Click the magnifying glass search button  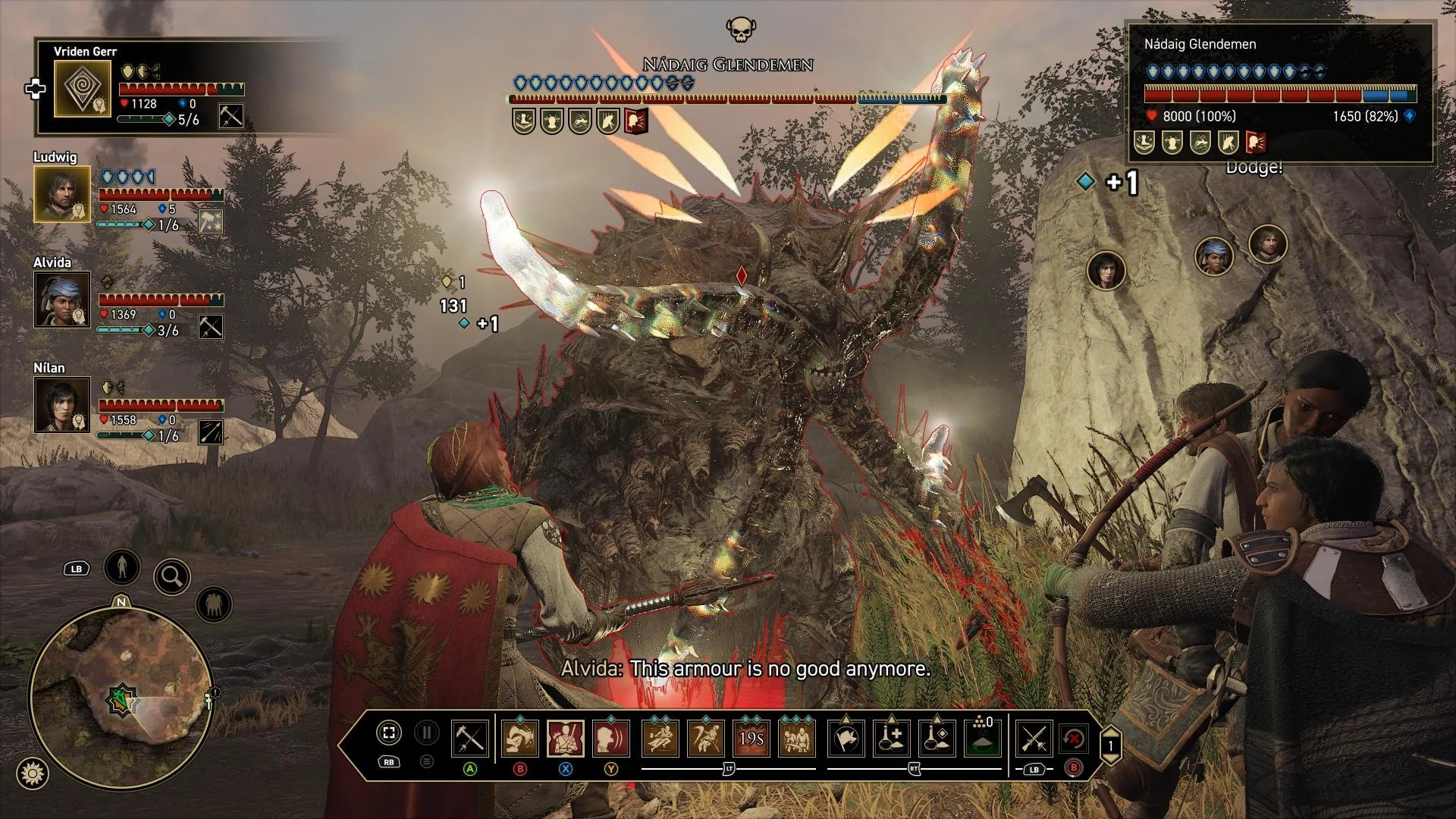point(171,578)
